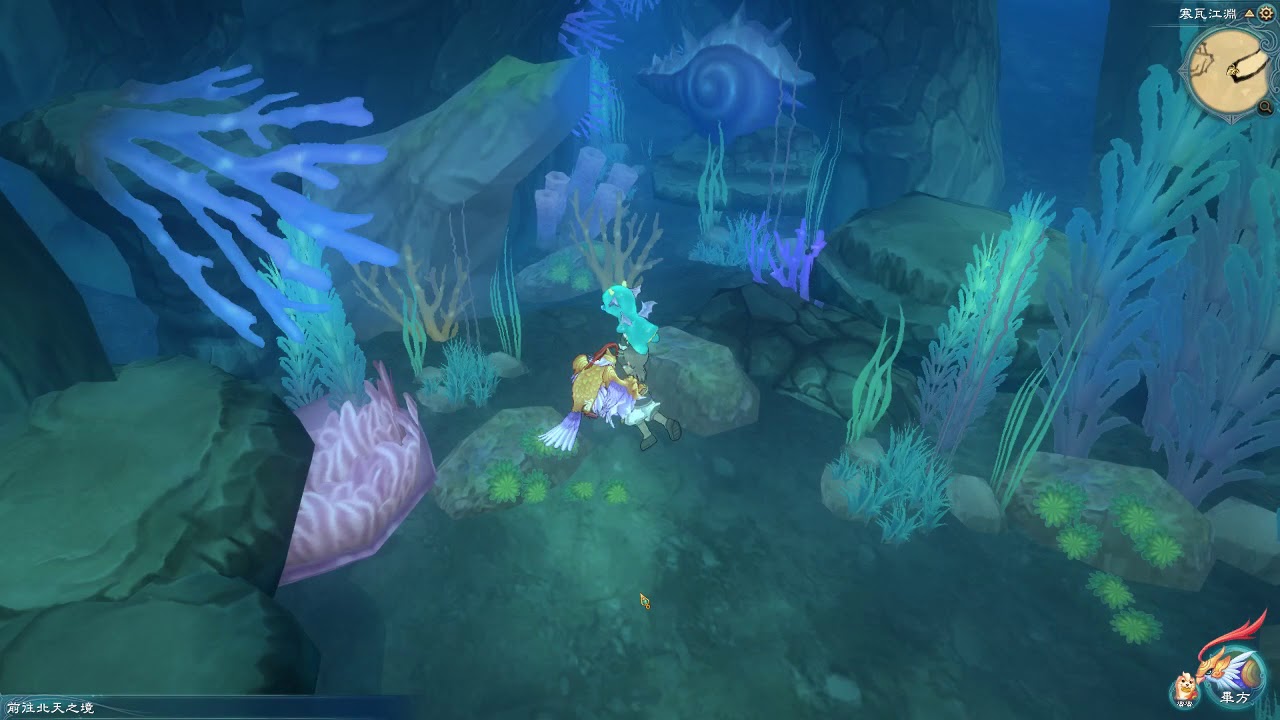
Task: Click the circular minimap
Action: 1227,70
